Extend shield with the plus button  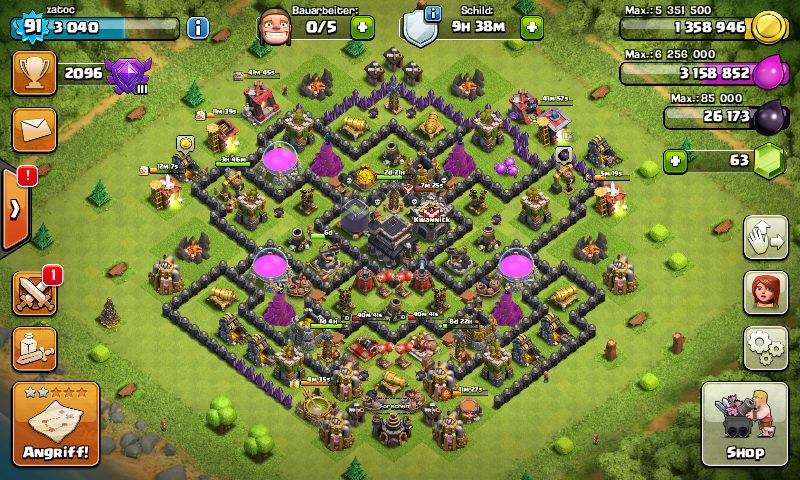tap(530, 27)
